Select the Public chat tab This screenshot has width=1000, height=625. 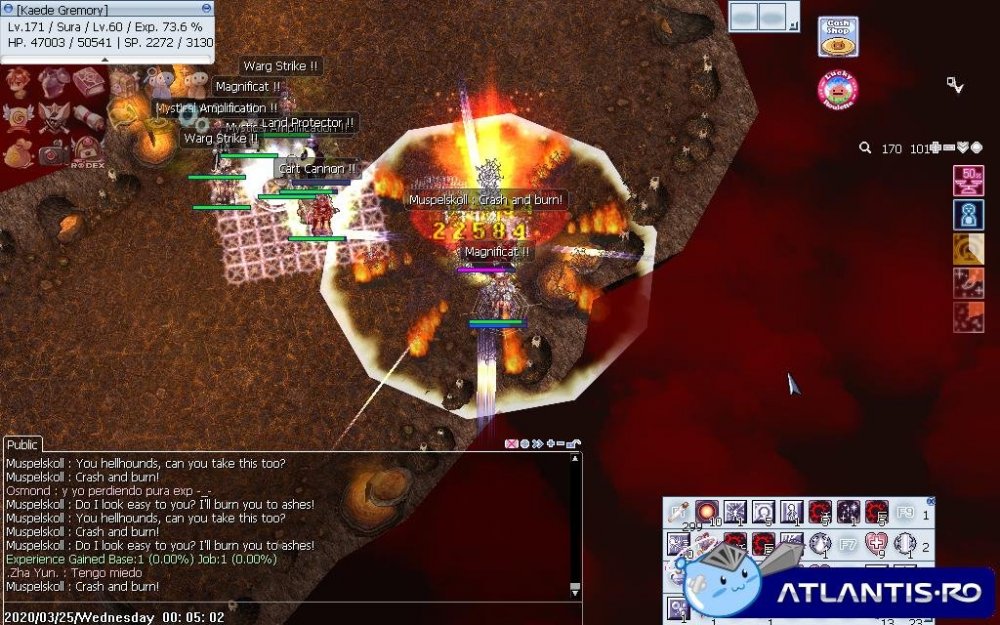click(22, 445)
